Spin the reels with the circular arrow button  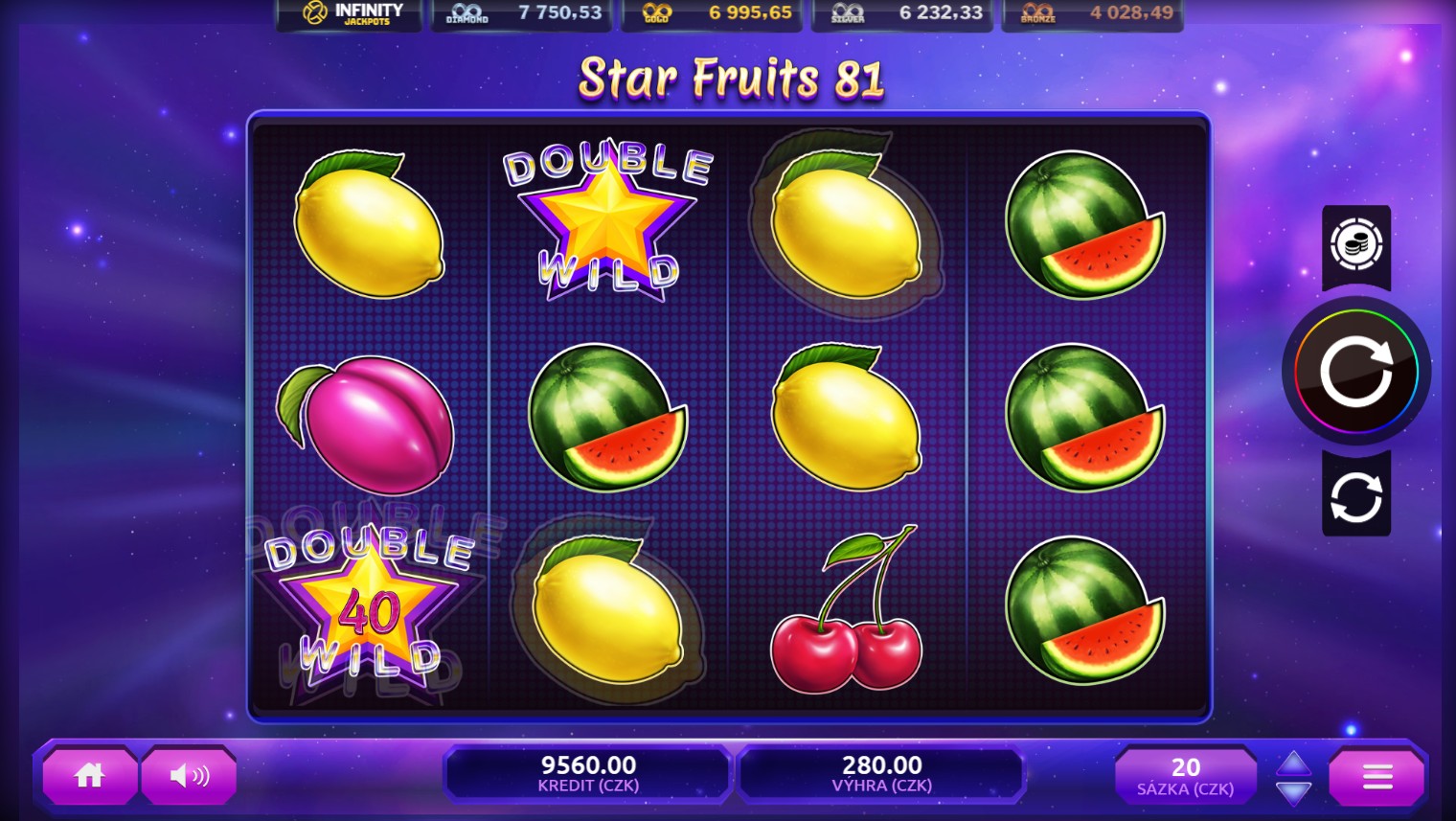pos(1355,372)
